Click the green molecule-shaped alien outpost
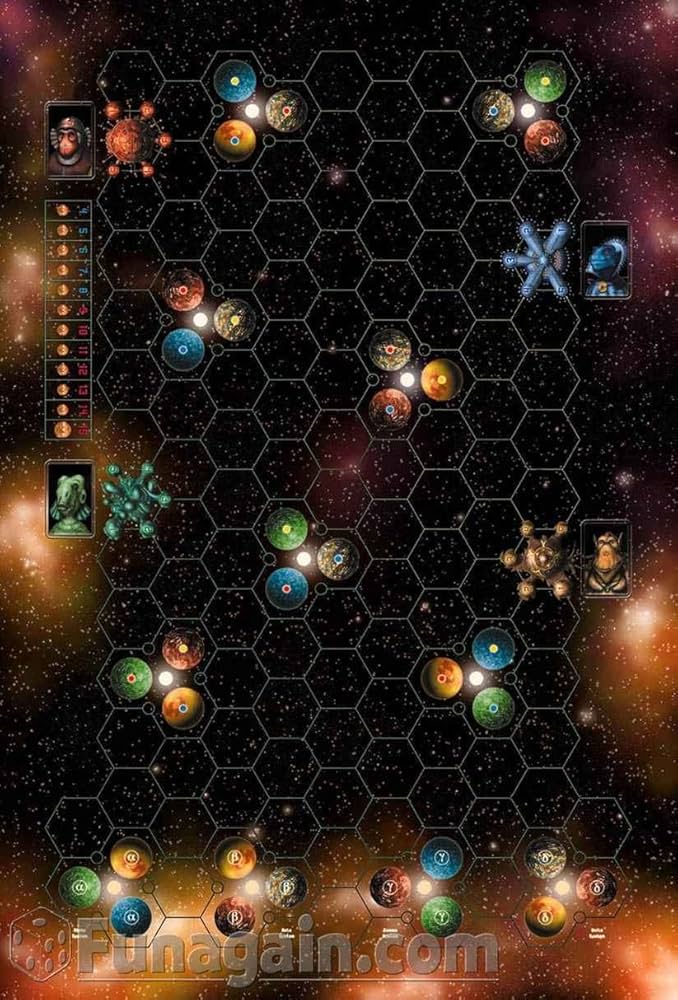Screen dimensions: 678x1000 [x=135, y=498]
